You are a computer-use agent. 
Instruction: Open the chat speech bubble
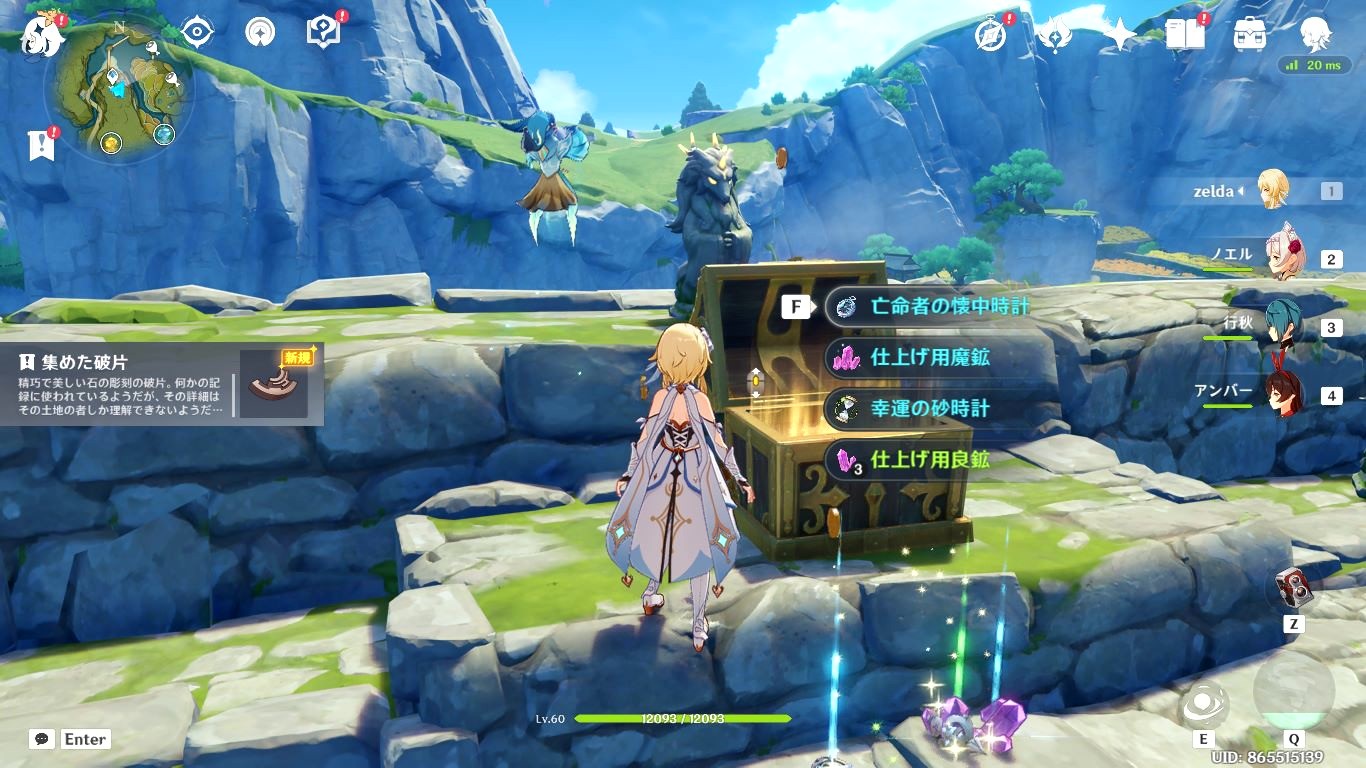pyautogui.click(x=42, y=739)
